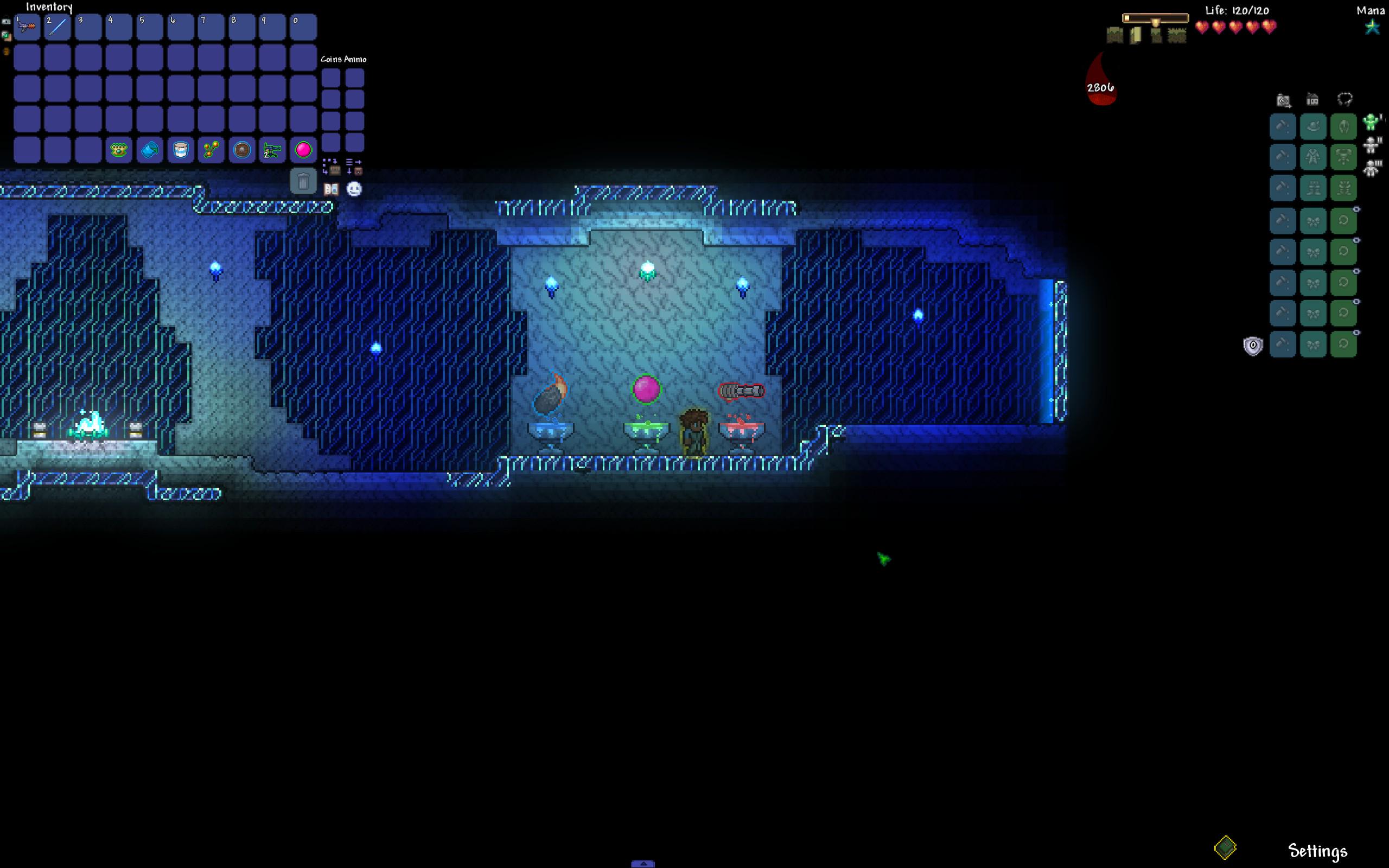Open the NPC housing menu
Screen dimensions: 1389x868
click(x=1312, y=100)
